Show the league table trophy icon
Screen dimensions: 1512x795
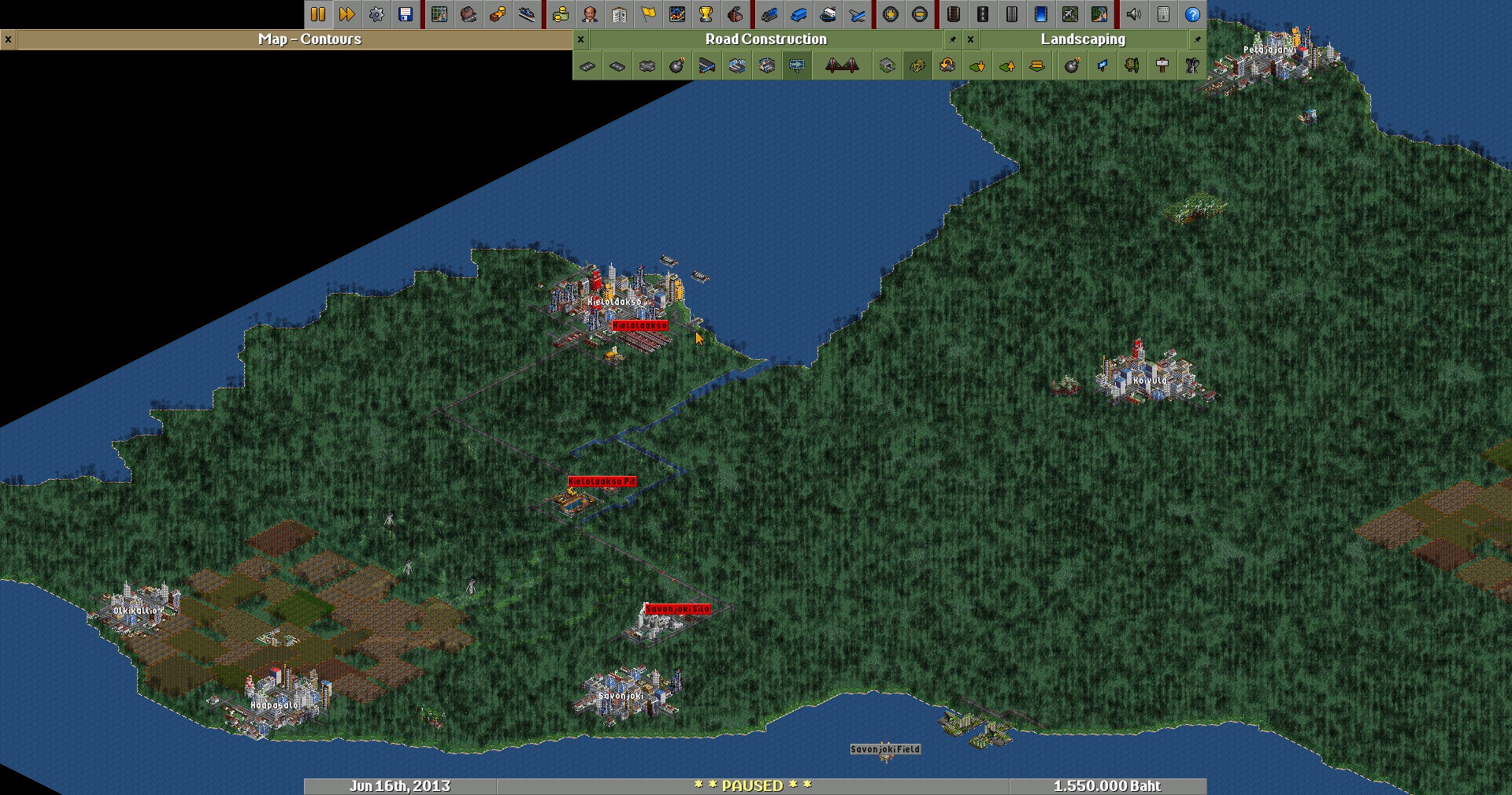pos(706,14)
